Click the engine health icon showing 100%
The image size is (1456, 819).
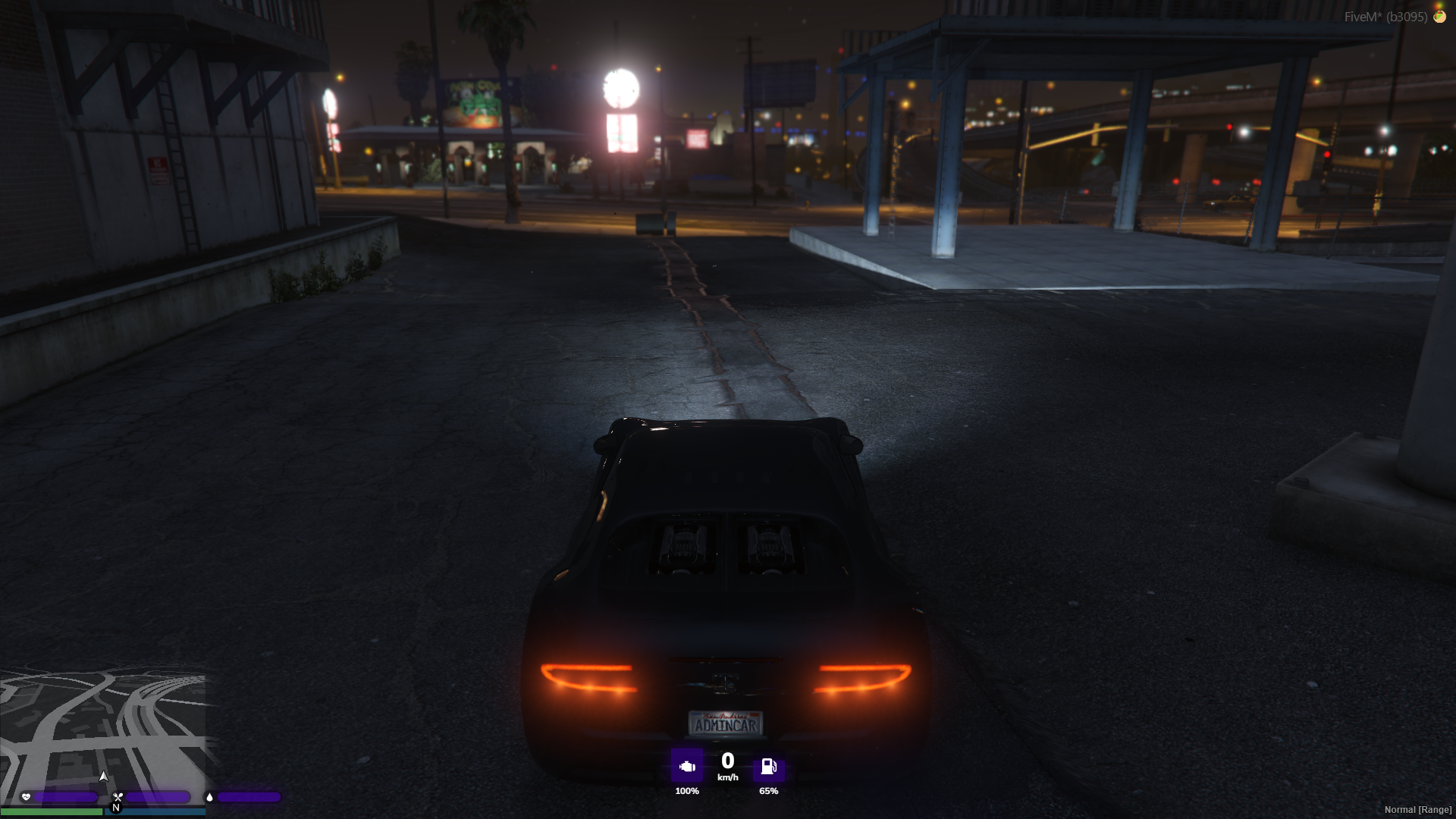(x=687, y=766)
